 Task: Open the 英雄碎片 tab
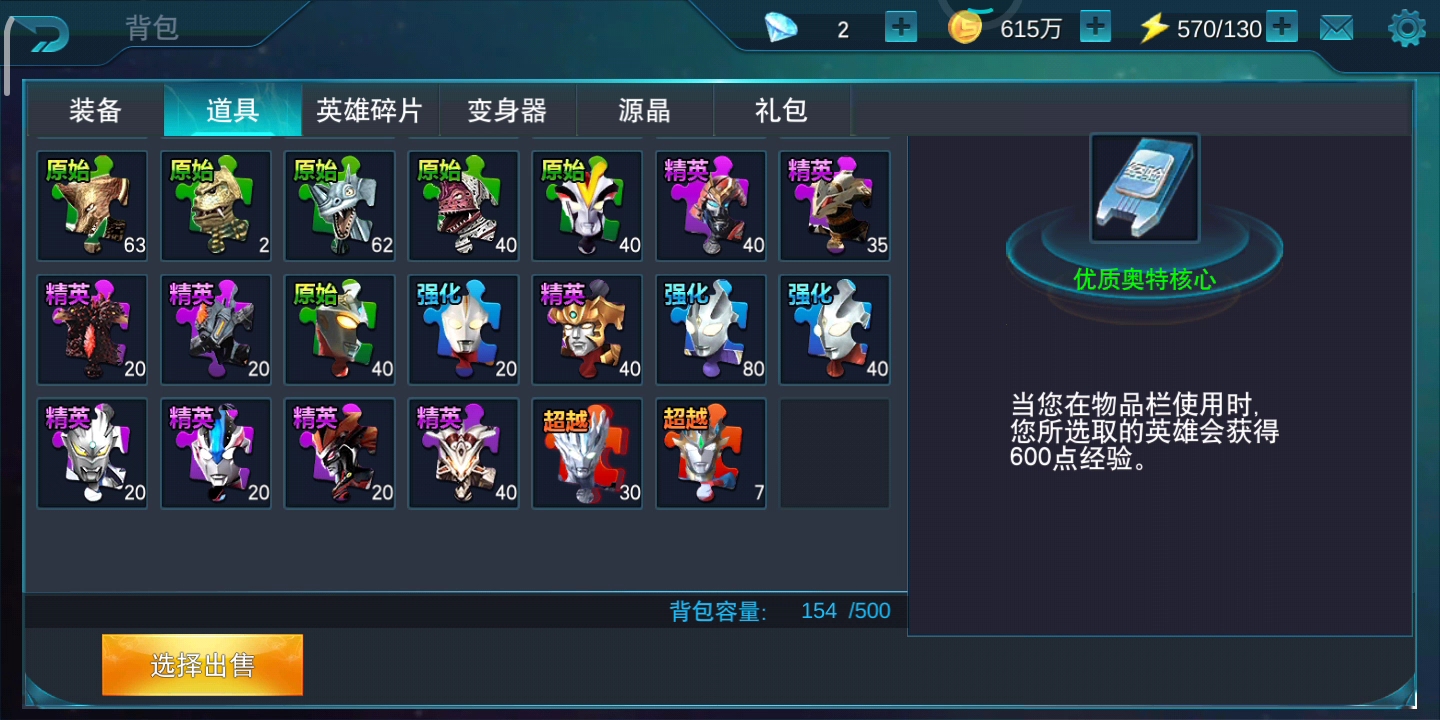(x=370, y=111)
